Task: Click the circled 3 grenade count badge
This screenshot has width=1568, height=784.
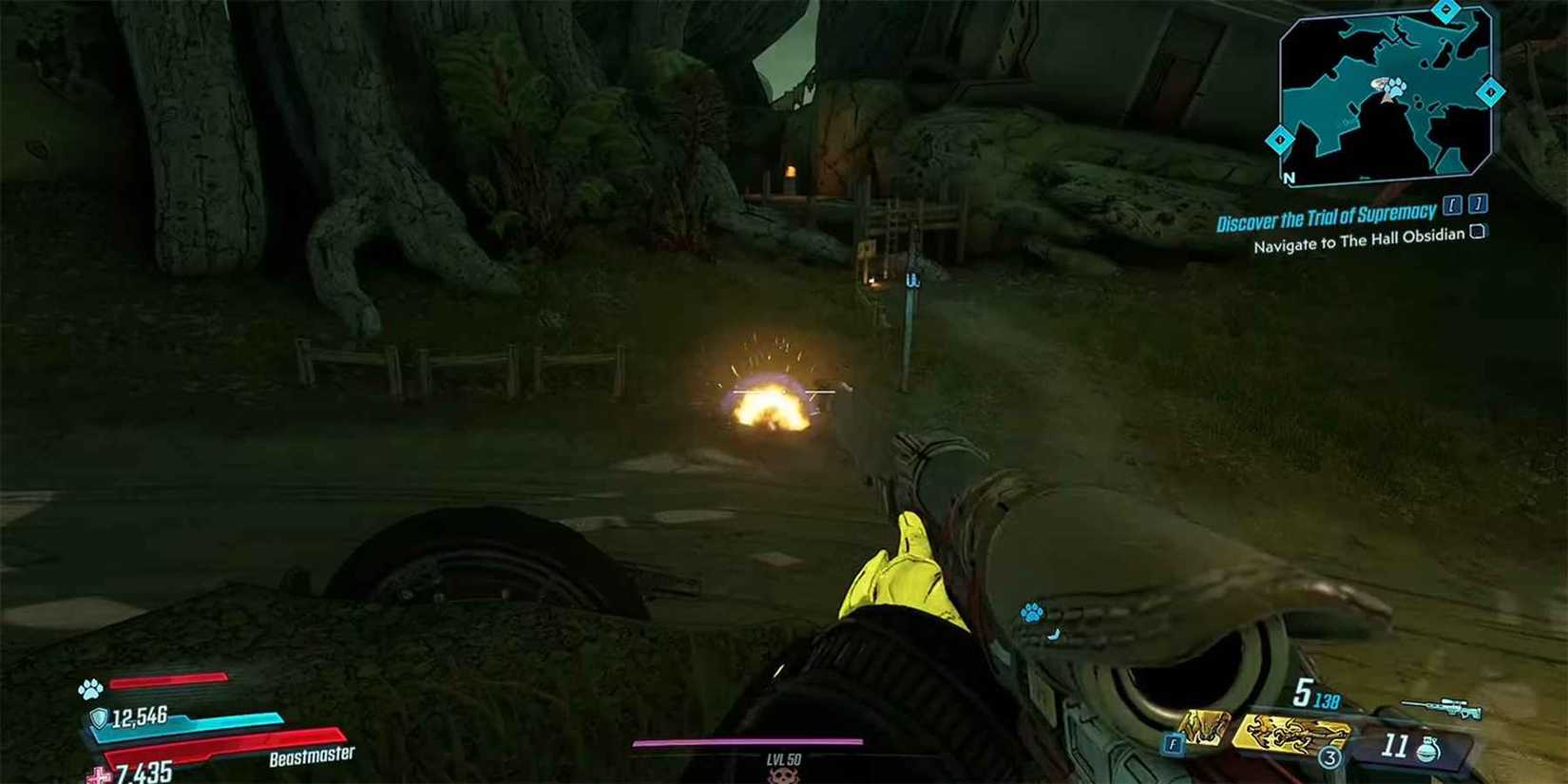Action: [1329, 757]
